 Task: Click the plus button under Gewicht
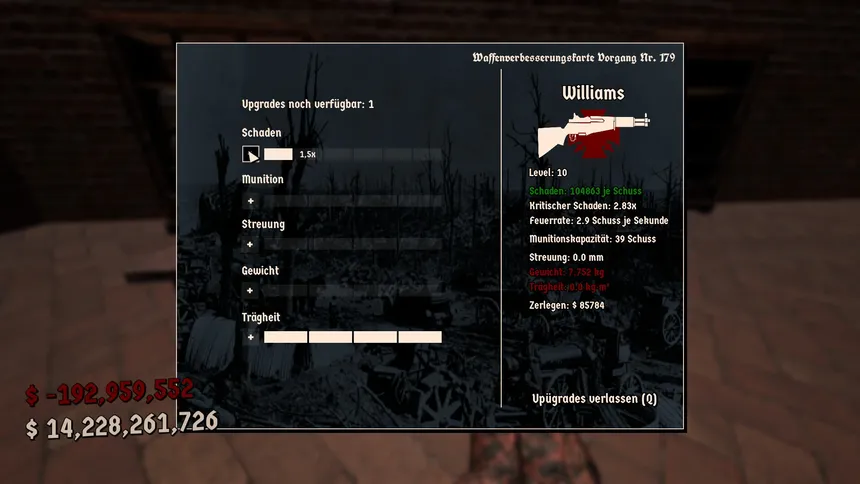click(x=250, y=291)
